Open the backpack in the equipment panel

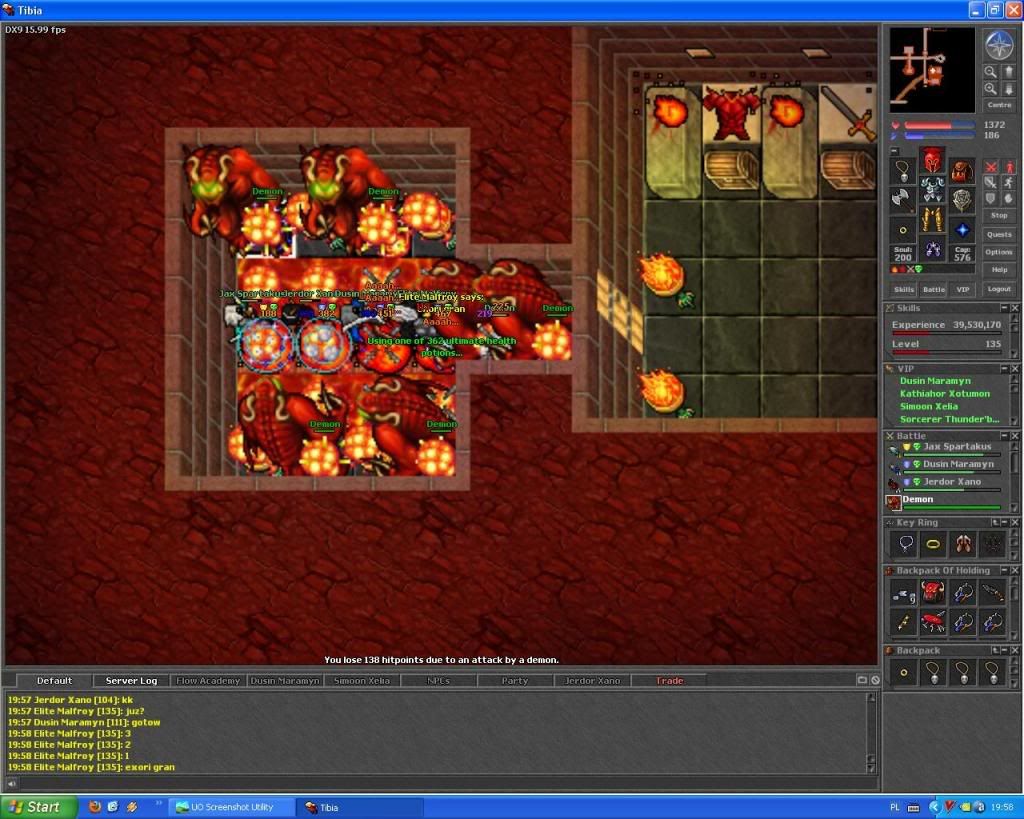pyautogui.click(x=962, y=171)
